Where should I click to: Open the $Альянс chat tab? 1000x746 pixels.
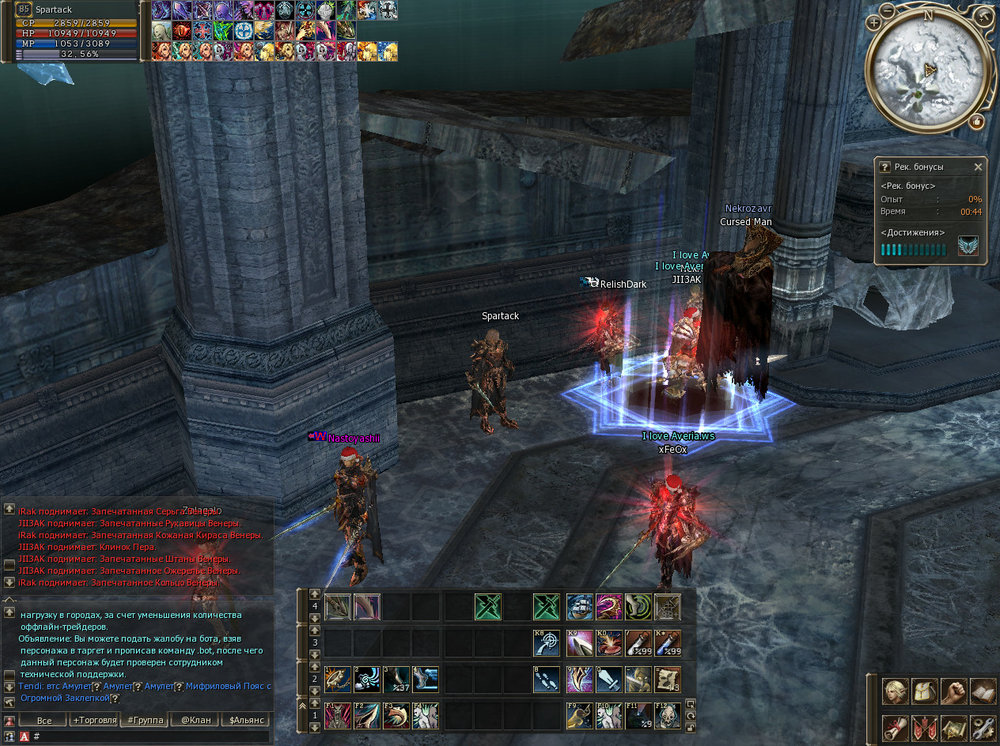(245, 720)
